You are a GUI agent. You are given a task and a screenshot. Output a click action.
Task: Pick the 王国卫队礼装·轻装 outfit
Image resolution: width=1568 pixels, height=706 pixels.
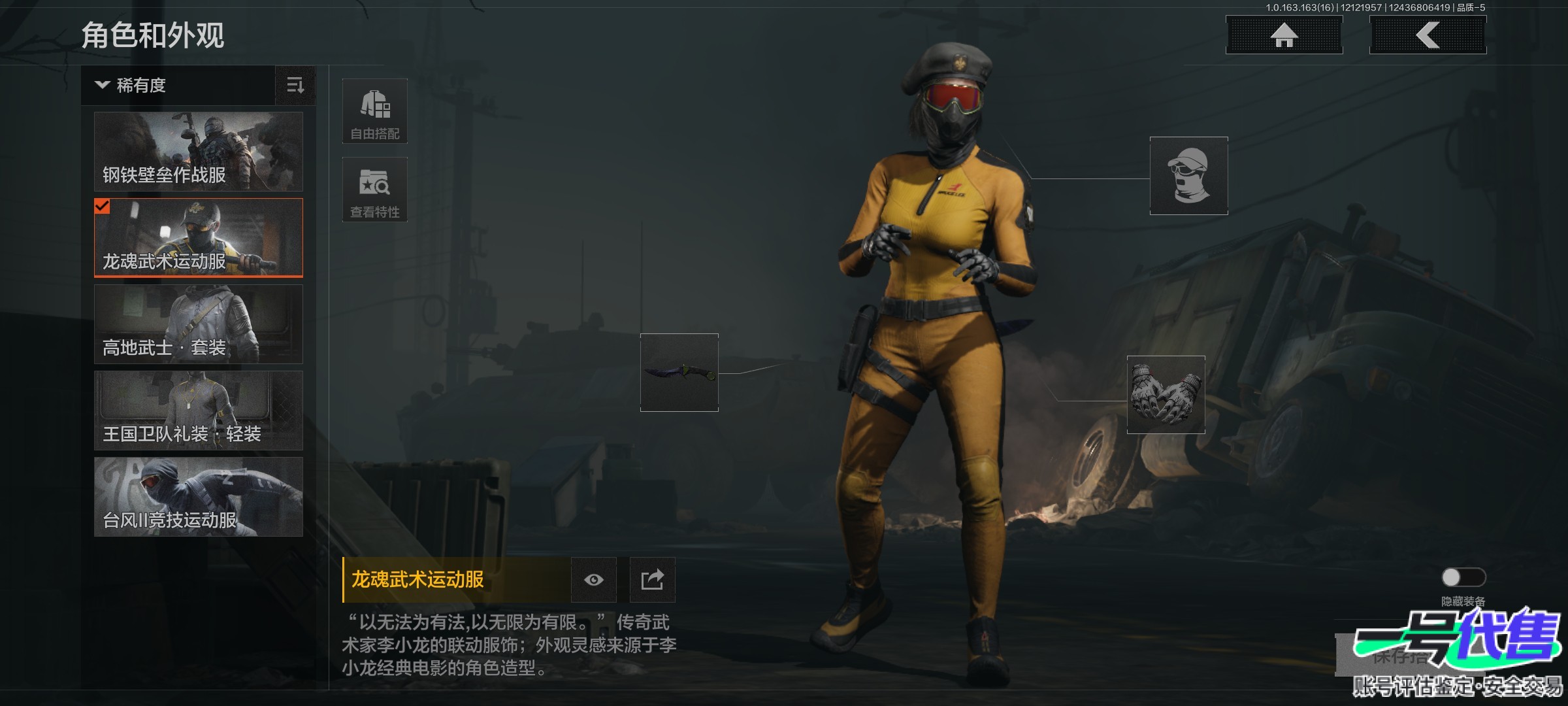pos(199,411)
